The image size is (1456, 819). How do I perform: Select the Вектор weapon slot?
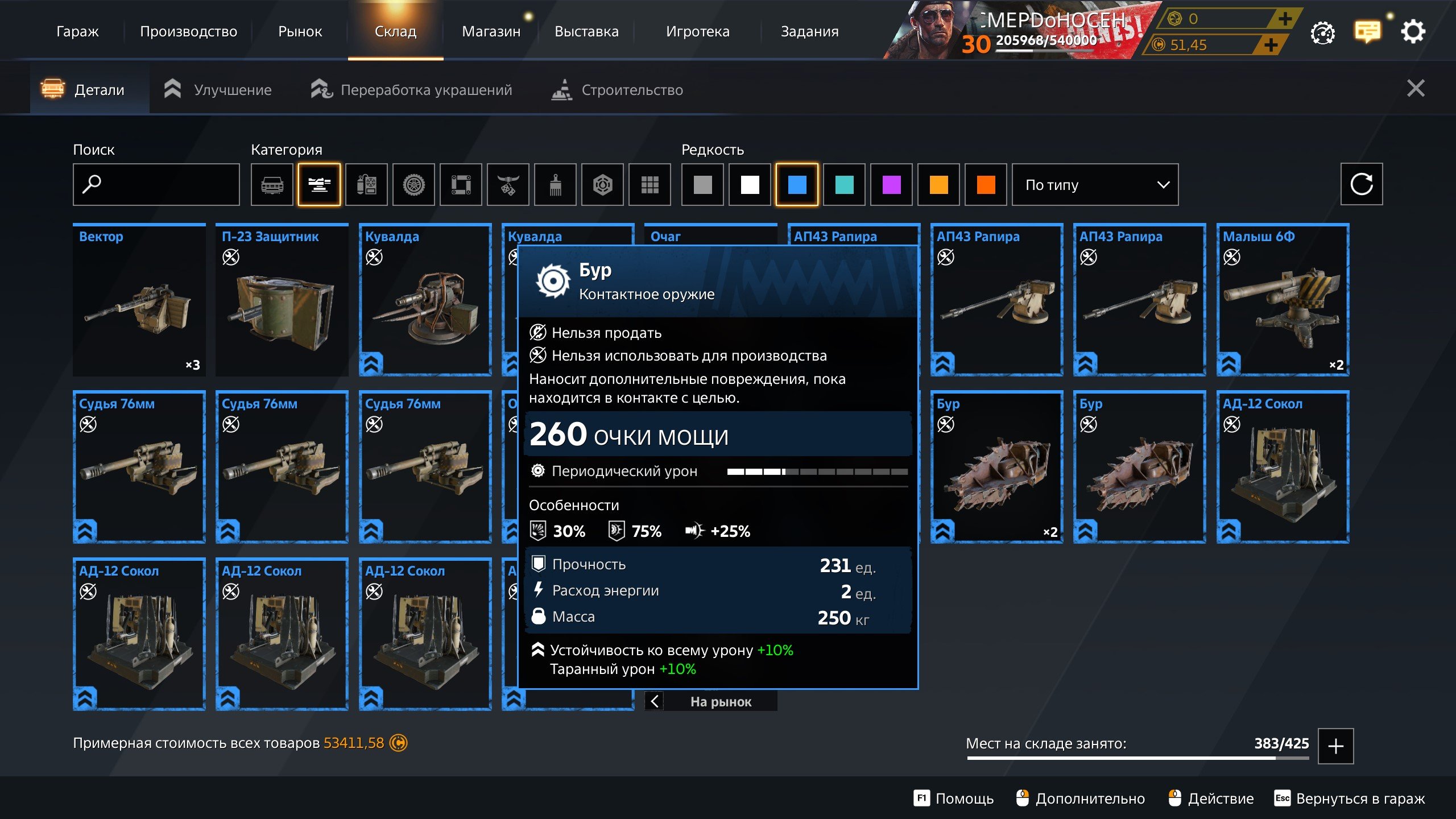139,300
